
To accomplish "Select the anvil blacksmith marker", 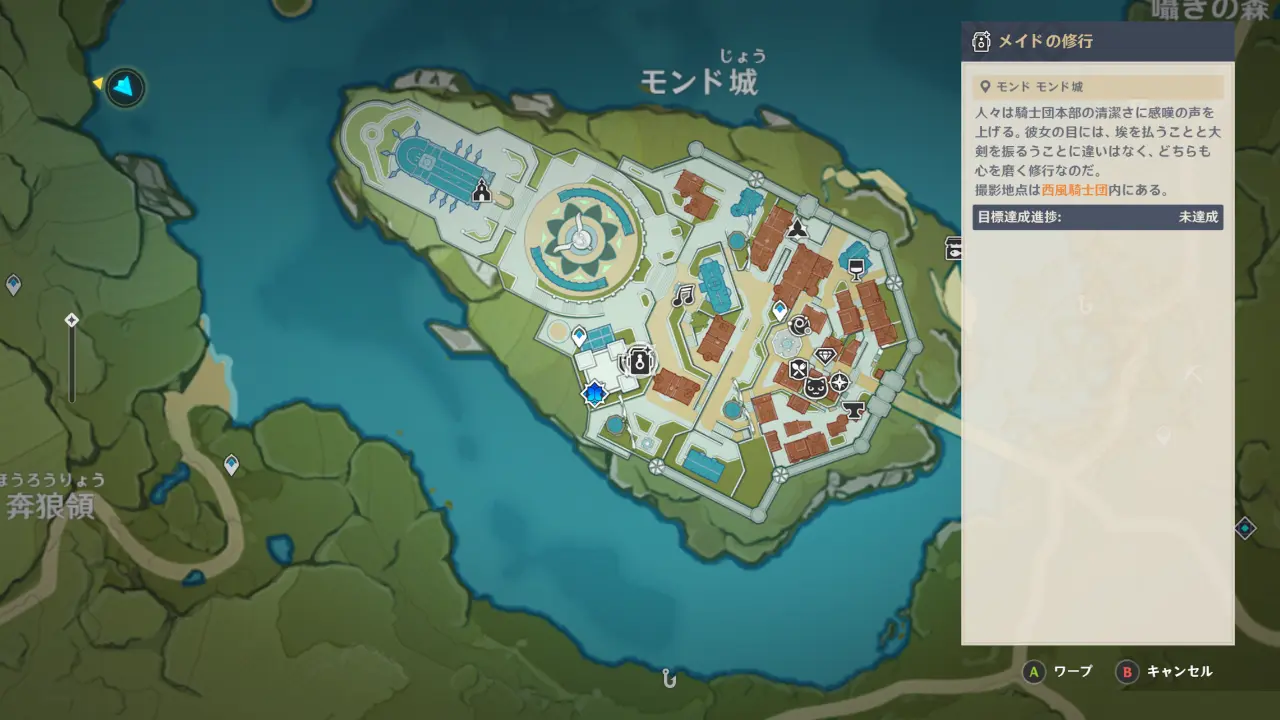I will pos(854,409).
